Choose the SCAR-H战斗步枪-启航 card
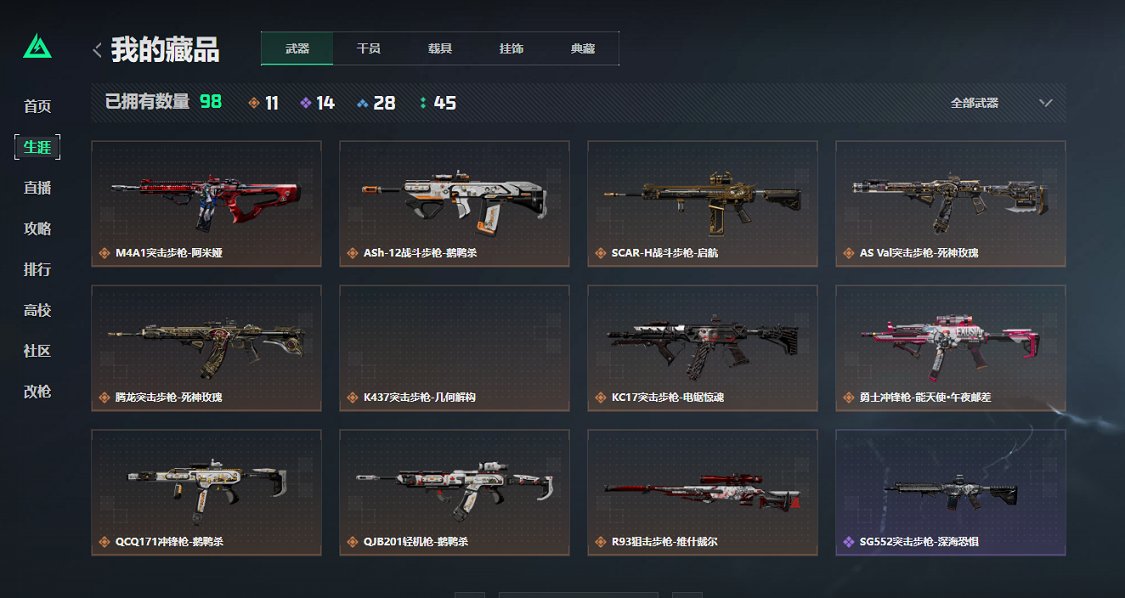The image size is (1125, 598). point(702,204)
